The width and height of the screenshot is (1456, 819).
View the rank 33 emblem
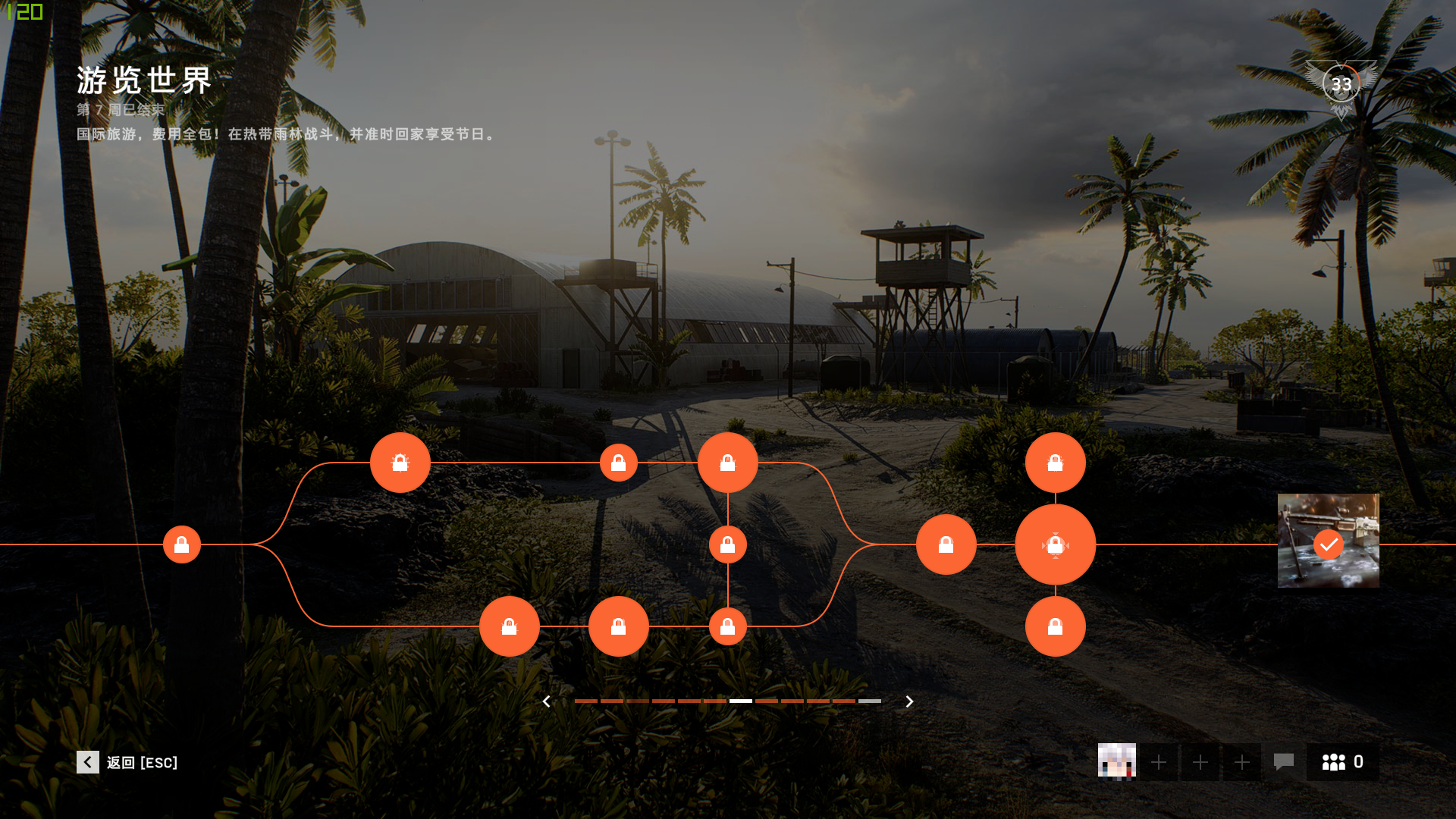coord(1341,85)
